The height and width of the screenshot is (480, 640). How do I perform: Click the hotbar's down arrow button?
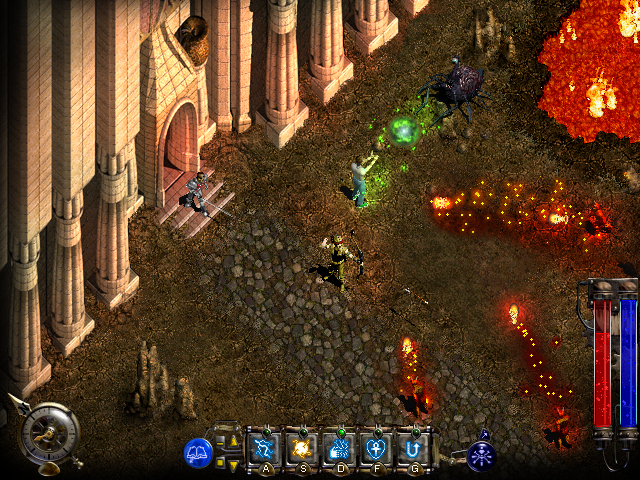coord(234,463)
